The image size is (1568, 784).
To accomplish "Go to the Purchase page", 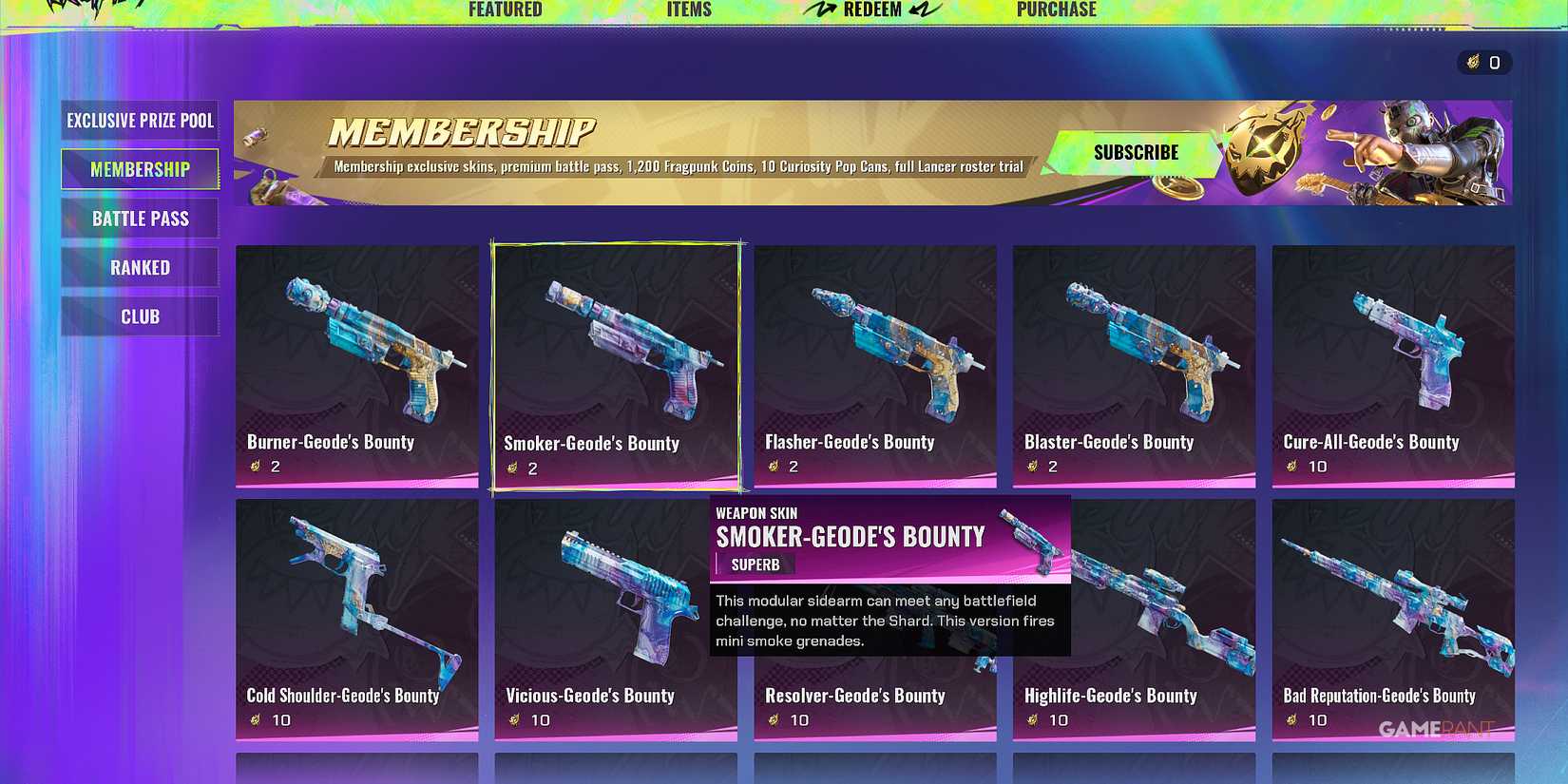I will pyautogui.click(x=1057, y=10).
